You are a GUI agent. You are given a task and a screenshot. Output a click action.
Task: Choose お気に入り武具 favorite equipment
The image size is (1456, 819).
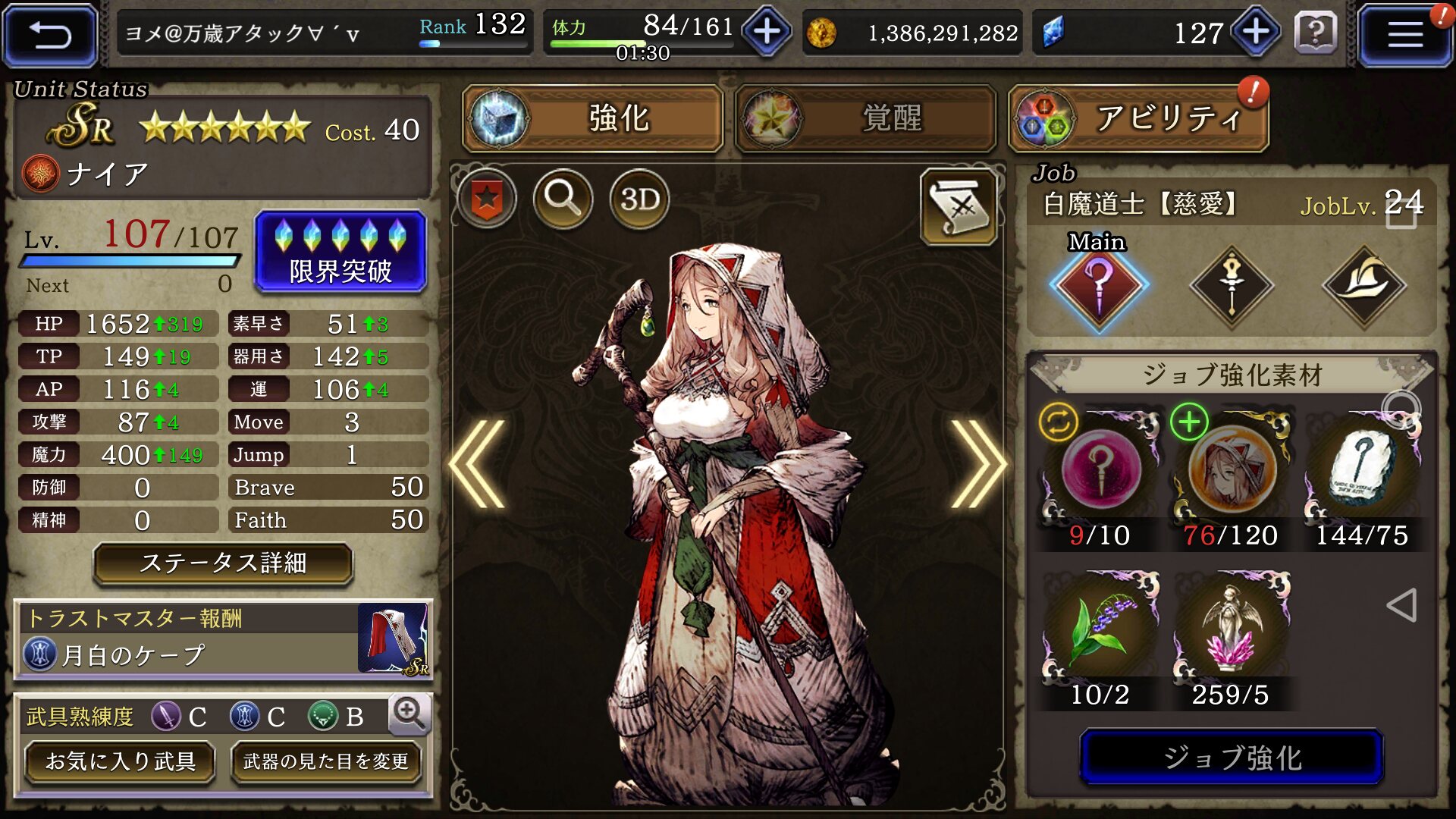pyautogui.click(x=121, y=761)
